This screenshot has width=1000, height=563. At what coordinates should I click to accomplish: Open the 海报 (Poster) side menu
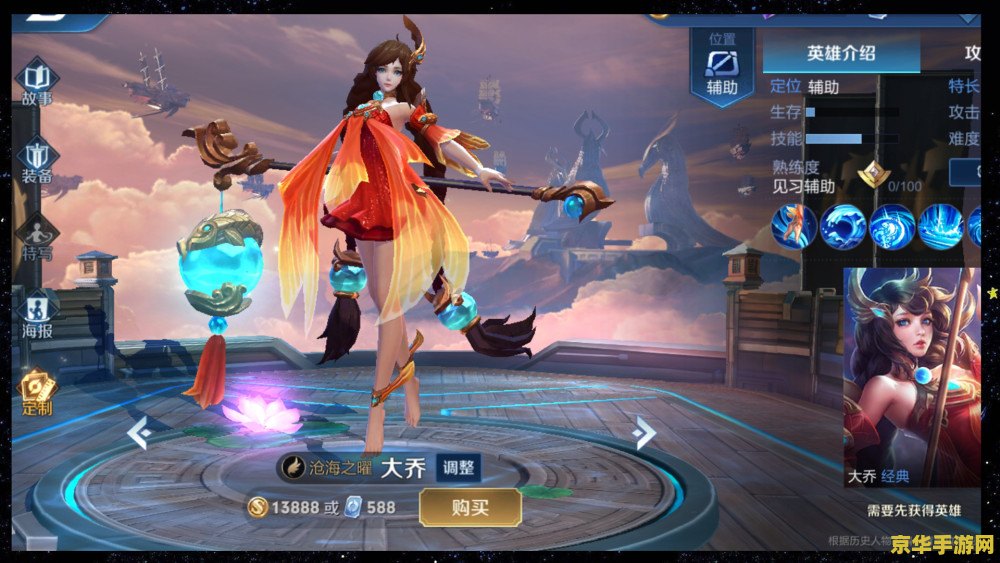(37, 315)
